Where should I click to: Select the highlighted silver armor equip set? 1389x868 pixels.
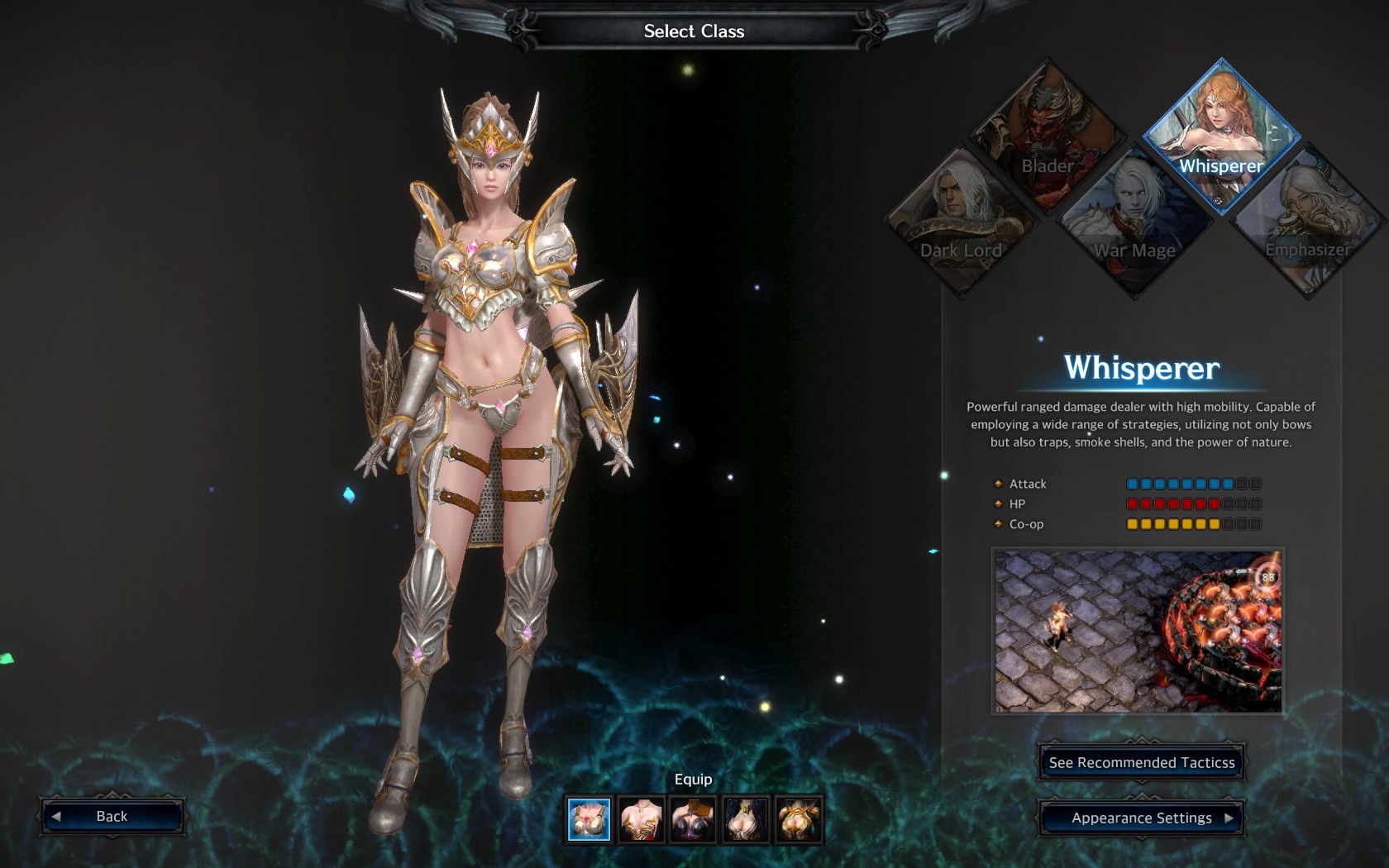coord(589,819)
